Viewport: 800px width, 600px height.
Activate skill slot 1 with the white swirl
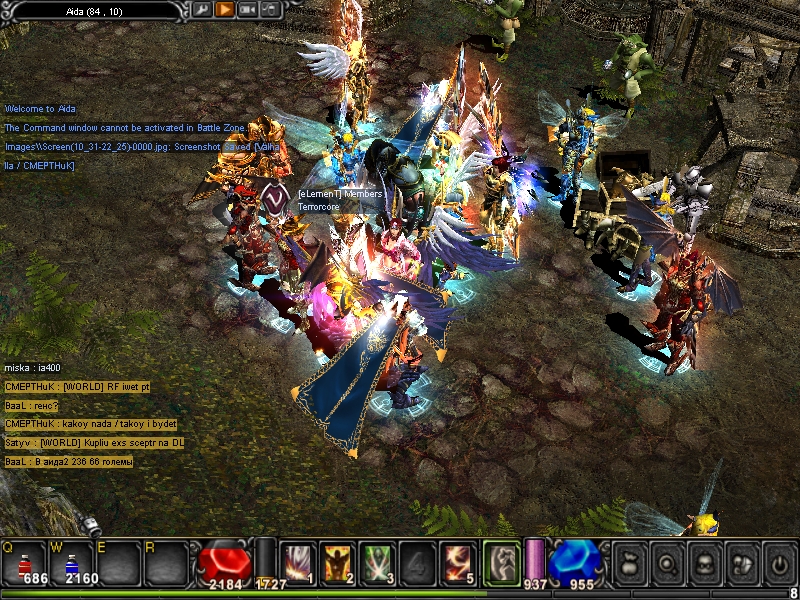(x=297, y=562)
